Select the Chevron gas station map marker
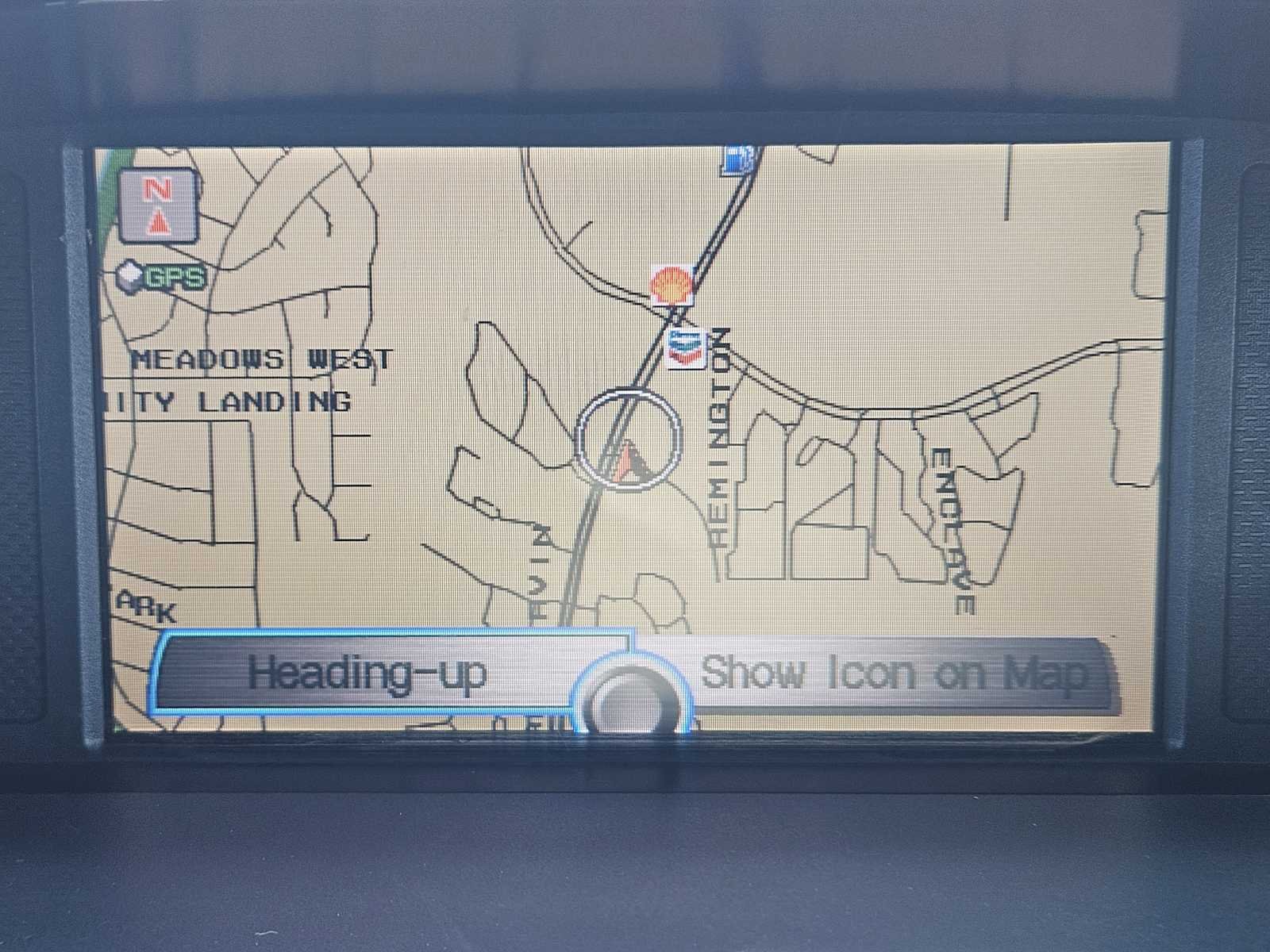 coord(686,348)
